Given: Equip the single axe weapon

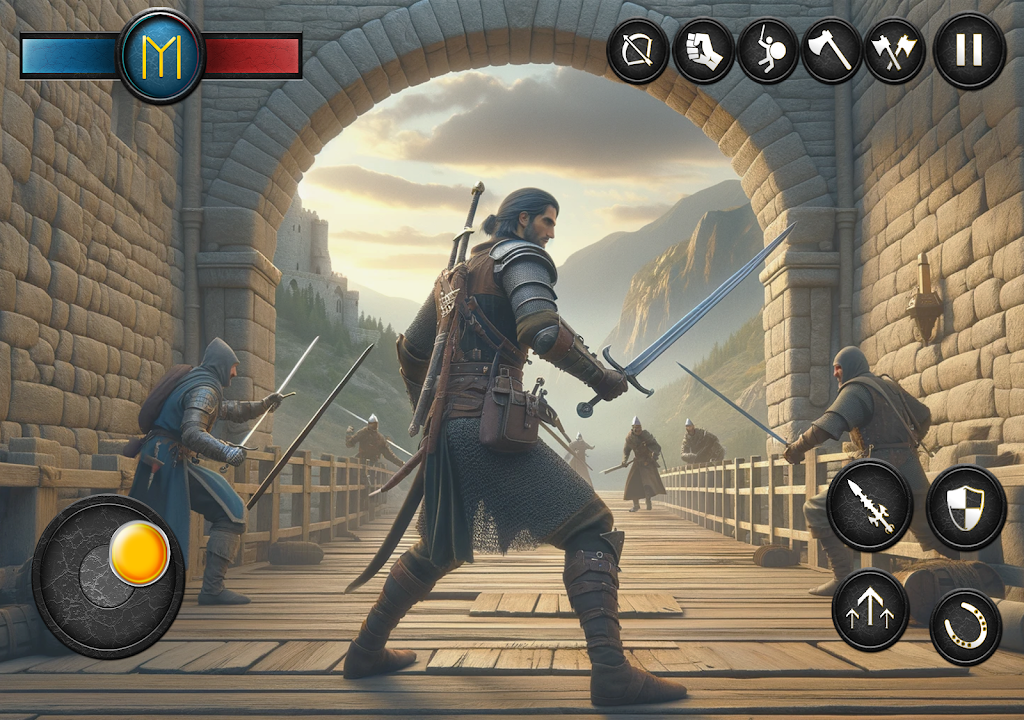Looking at the screenshot, I should coord(832,51).
